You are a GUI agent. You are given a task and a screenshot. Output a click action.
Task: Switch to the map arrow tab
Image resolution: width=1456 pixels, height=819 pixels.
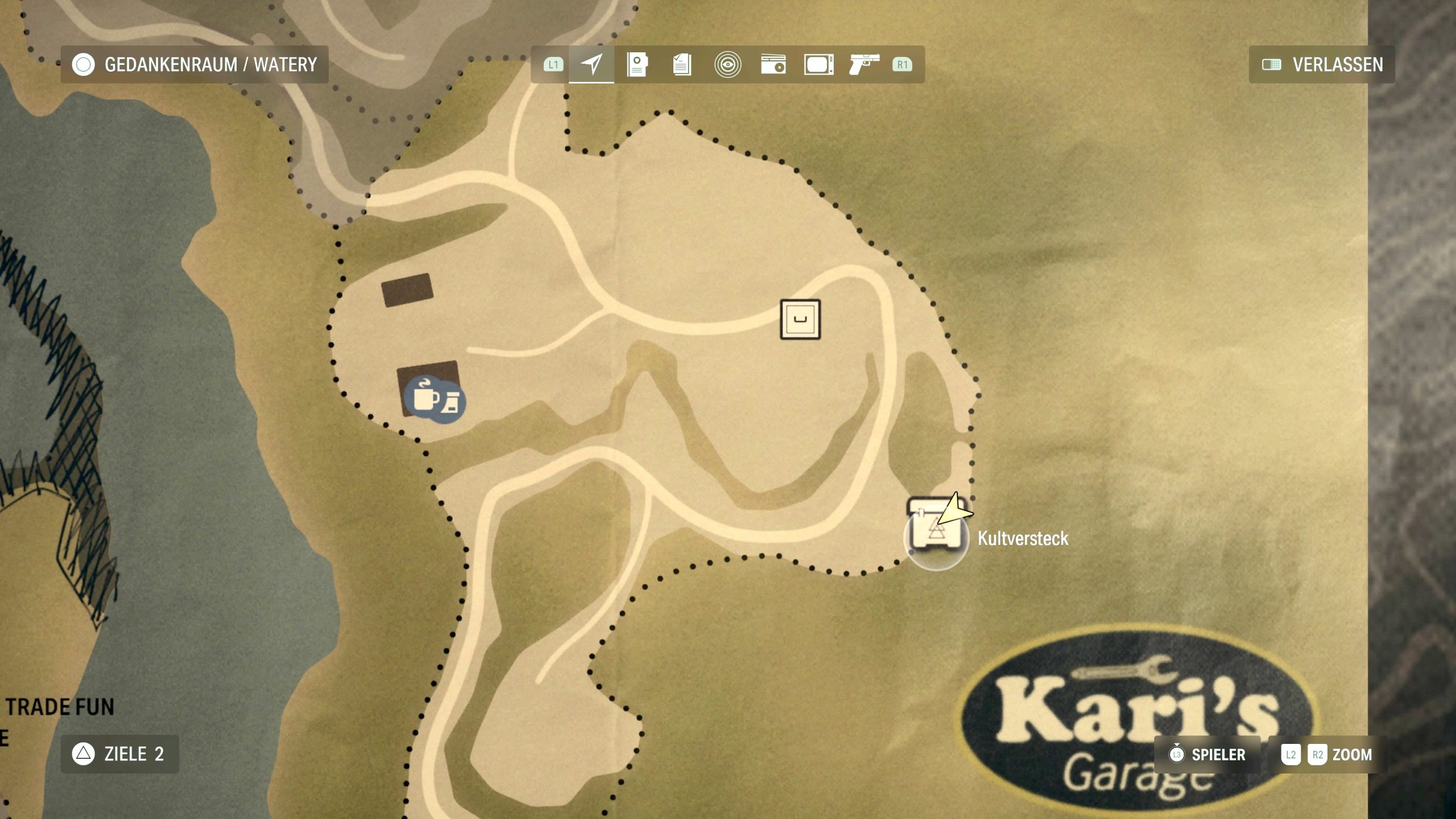(591, 64)
